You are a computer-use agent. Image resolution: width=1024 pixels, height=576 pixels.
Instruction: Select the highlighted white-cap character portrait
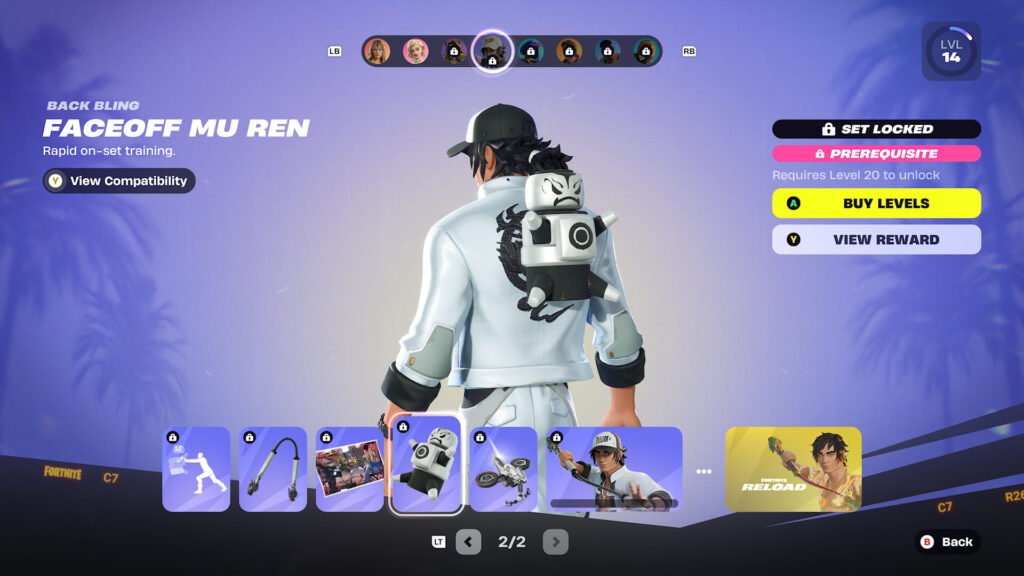(492, 51)
